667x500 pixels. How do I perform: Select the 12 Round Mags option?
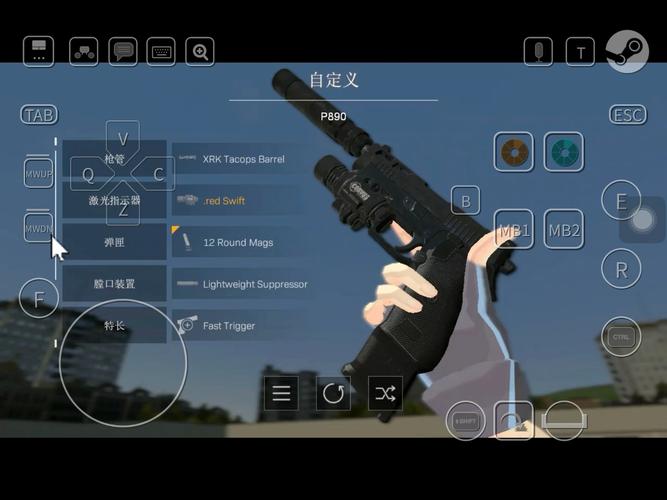point(236,243)
